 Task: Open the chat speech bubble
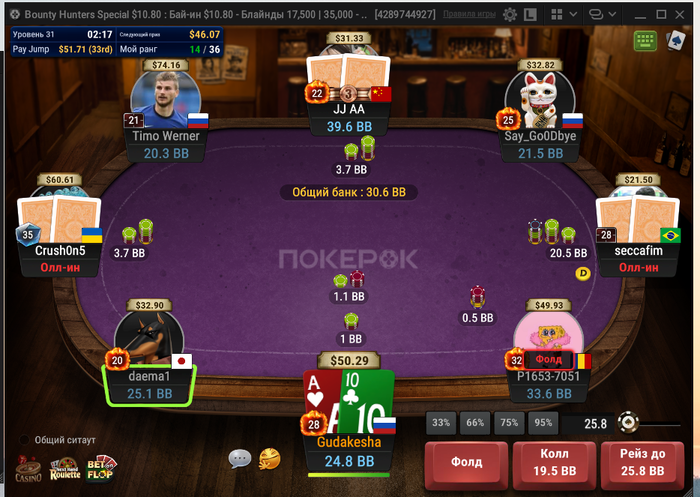point(239,459)
